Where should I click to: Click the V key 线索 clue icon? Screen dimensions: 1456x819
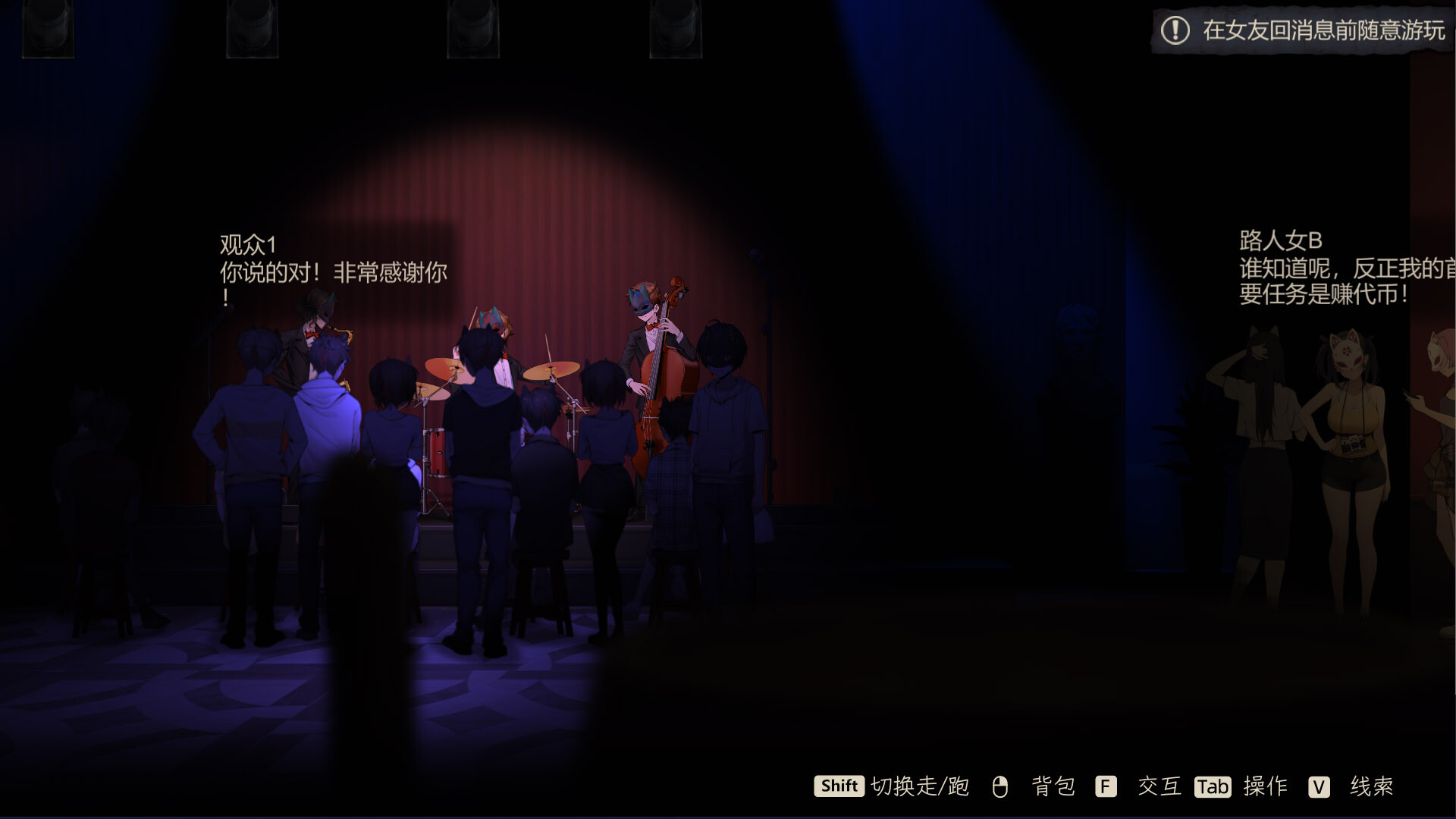(x=1319, y=787)
